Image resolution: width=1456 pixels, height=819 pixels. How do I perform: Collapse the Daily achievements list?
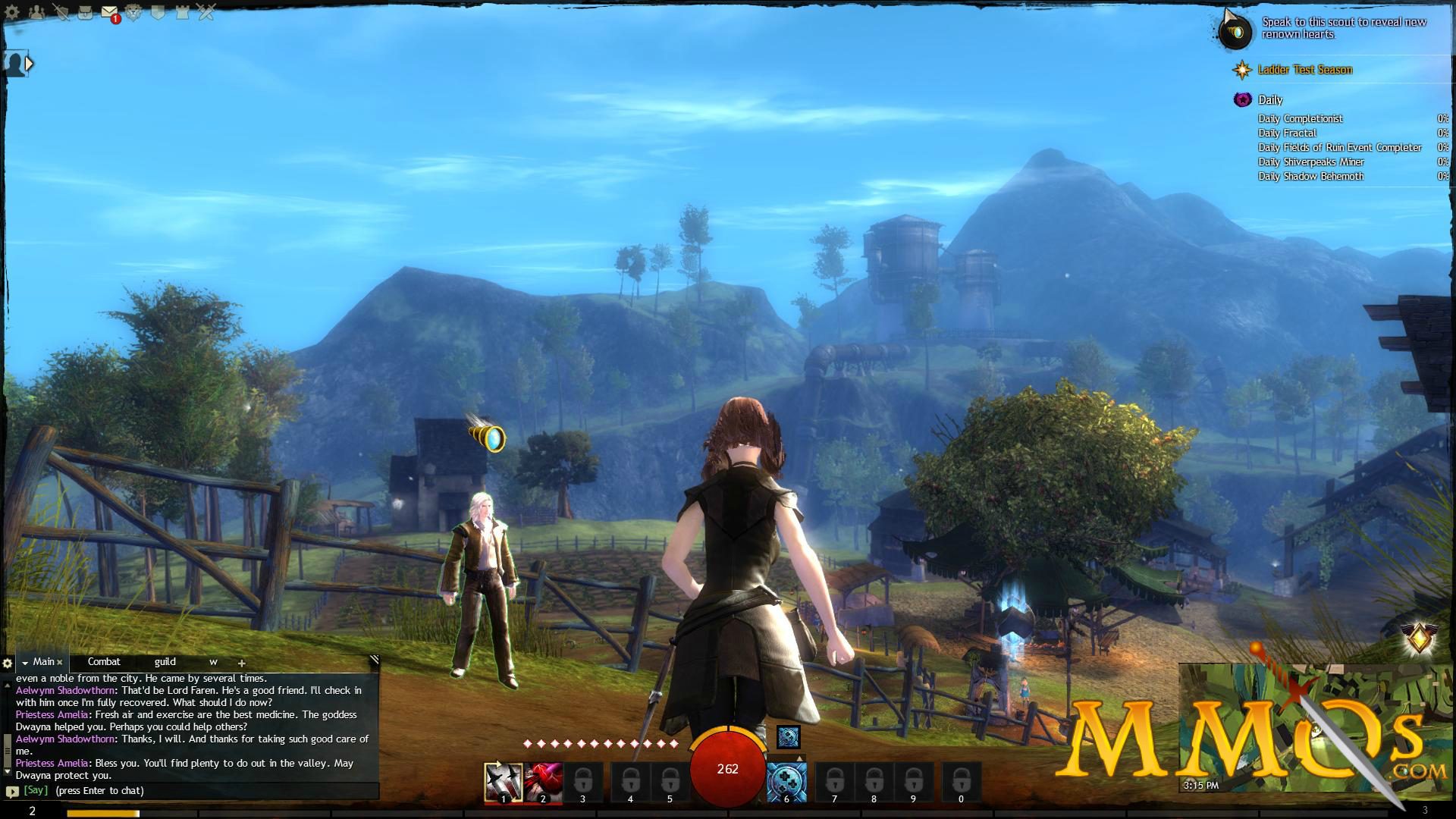(1243, 99)
